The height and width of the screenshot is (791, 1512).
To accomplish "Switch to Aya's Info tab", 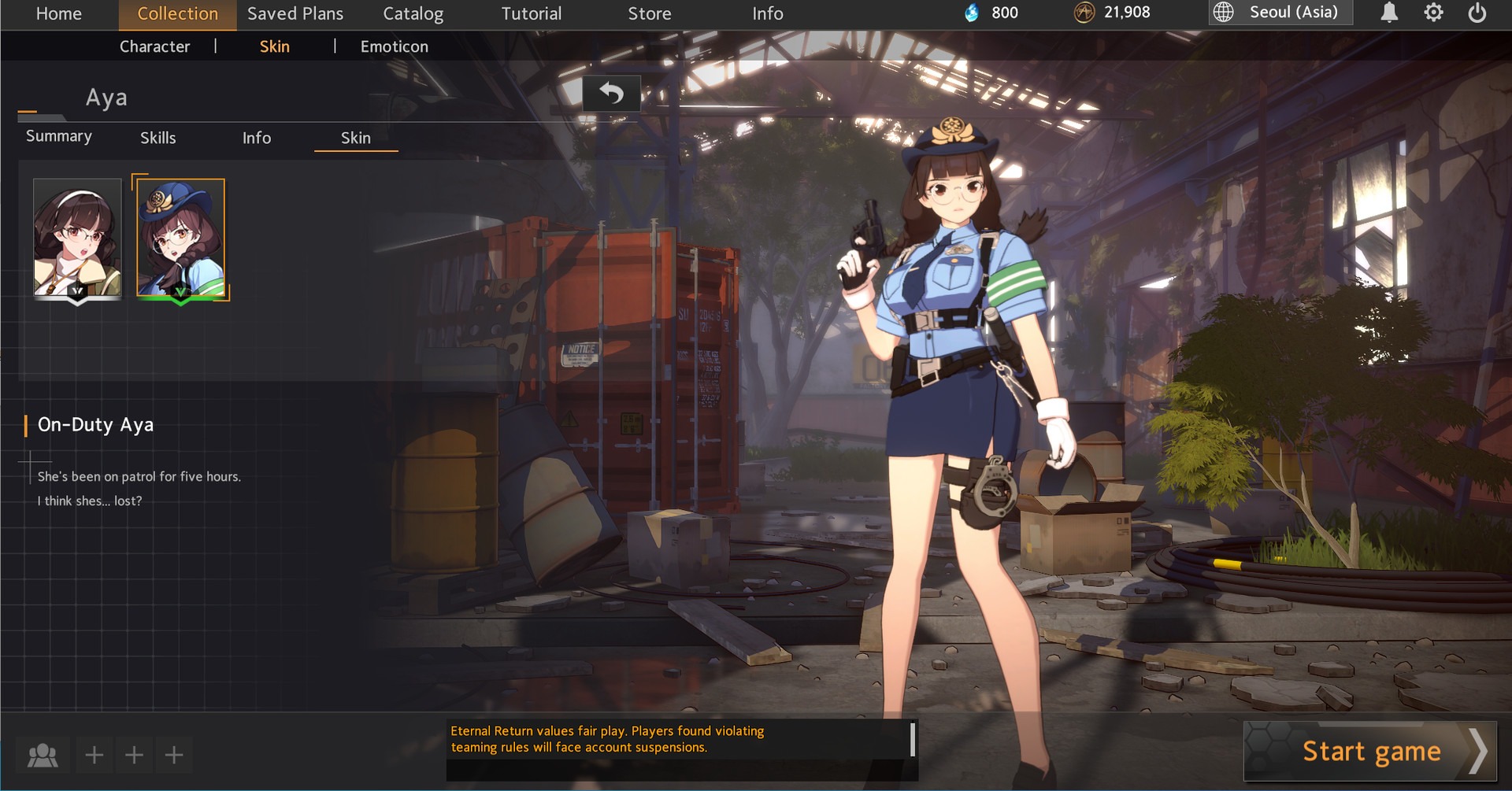I will [257, 138].
